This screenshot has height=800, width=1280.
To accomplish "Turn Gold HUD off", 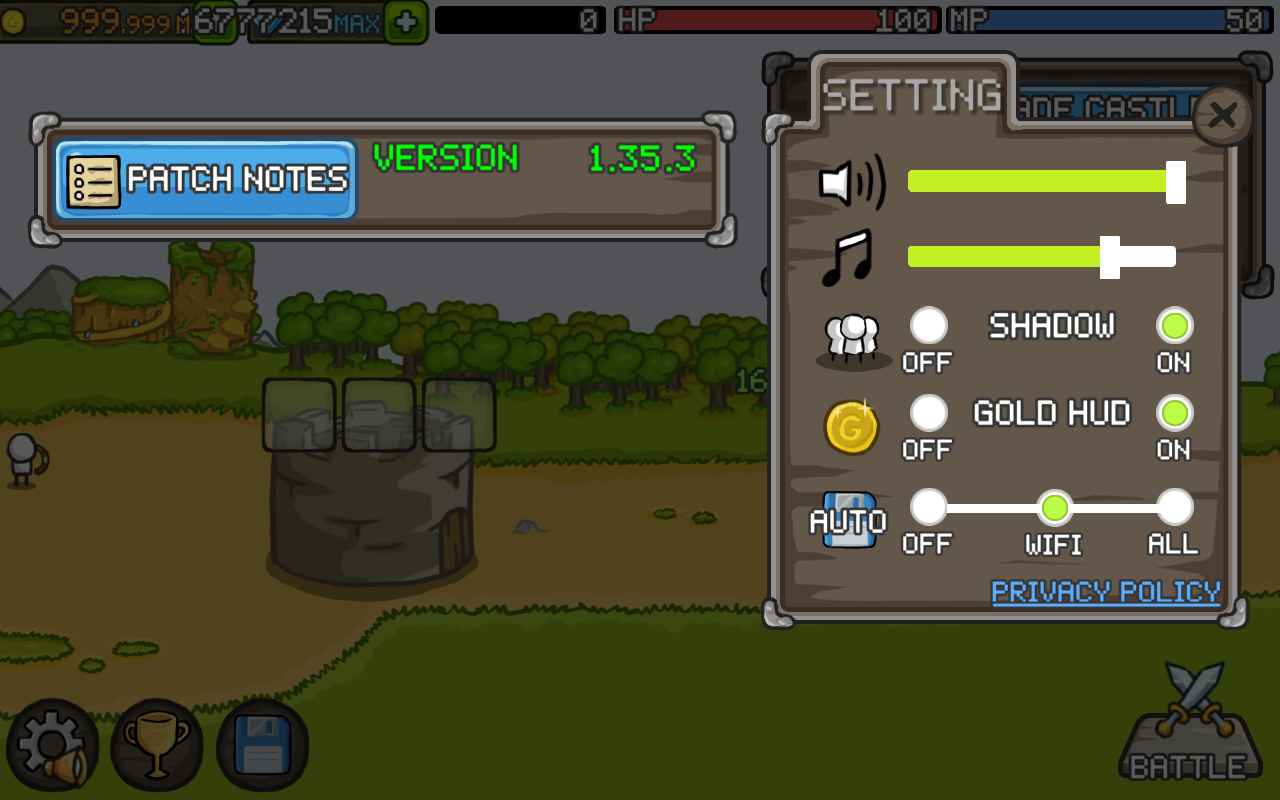I will pyautogui.click(x=929, y=413).
